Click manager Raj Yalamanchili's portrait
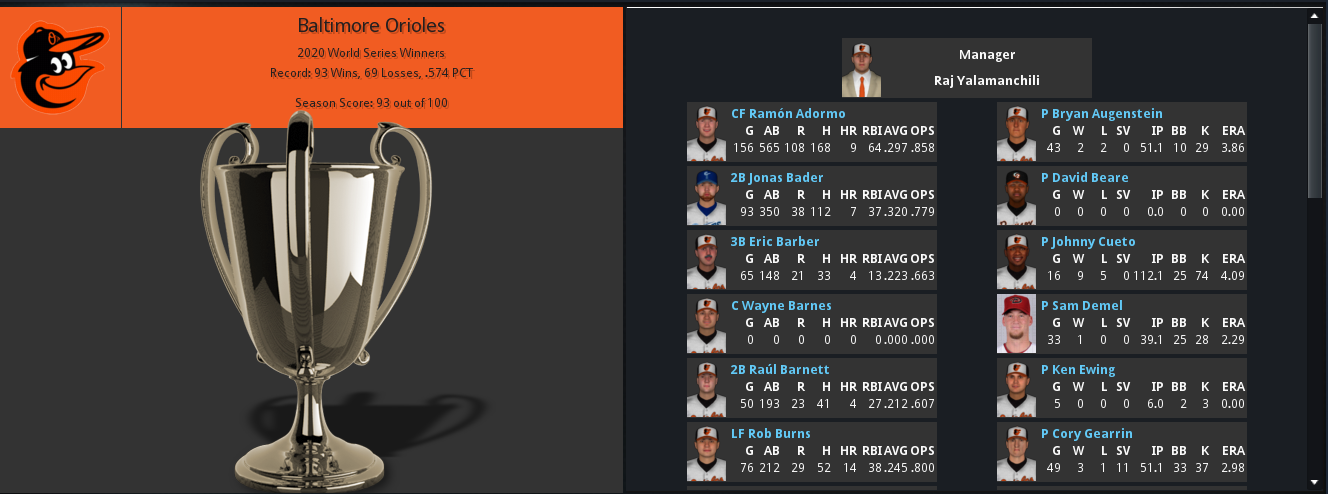The height and width of the screenshot is (494, 1328). coord(861,69)
